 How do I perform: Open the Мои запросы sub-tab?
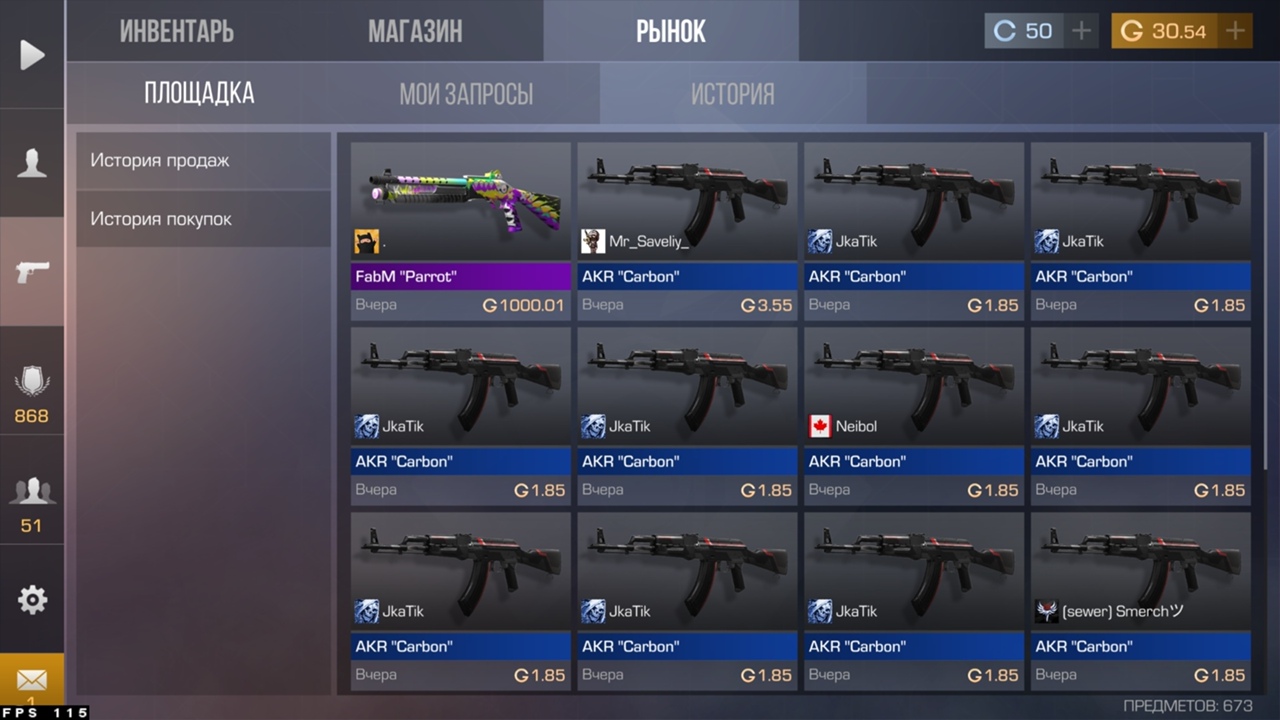pos(466,94)
